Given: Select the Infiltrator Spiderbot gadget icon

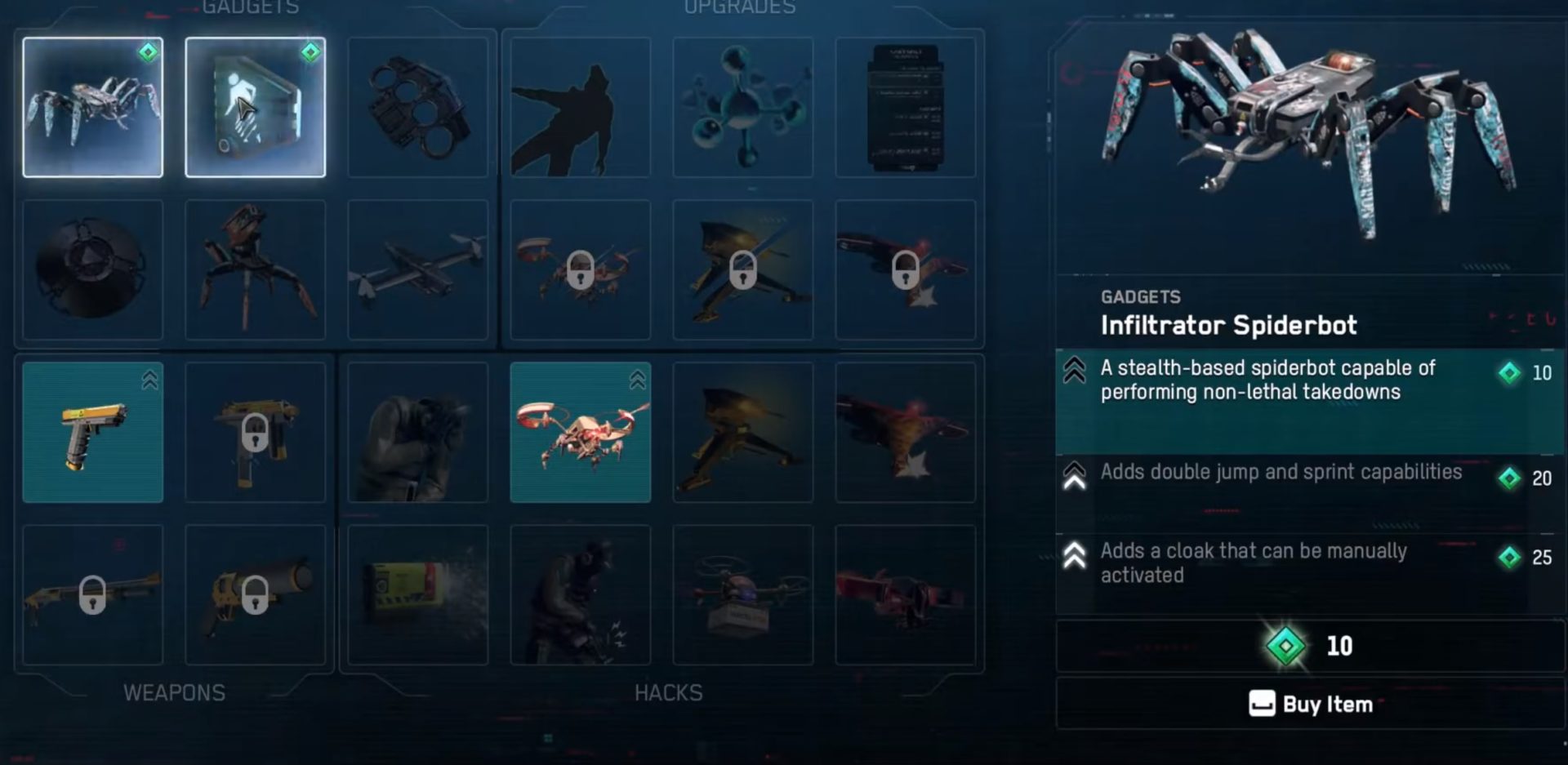Looking at the screenshot, I should point(92,106).
